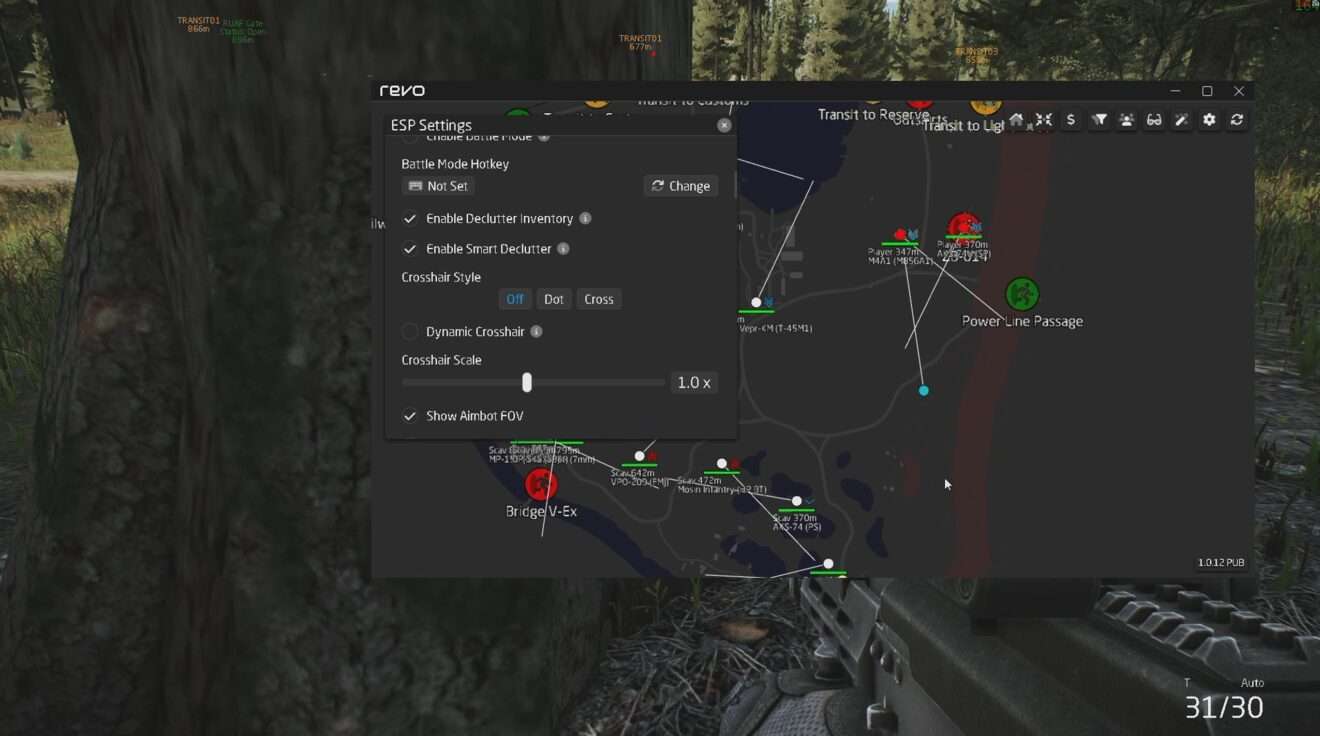Enable the Dynamic Crosshair option

click(410, 332)
